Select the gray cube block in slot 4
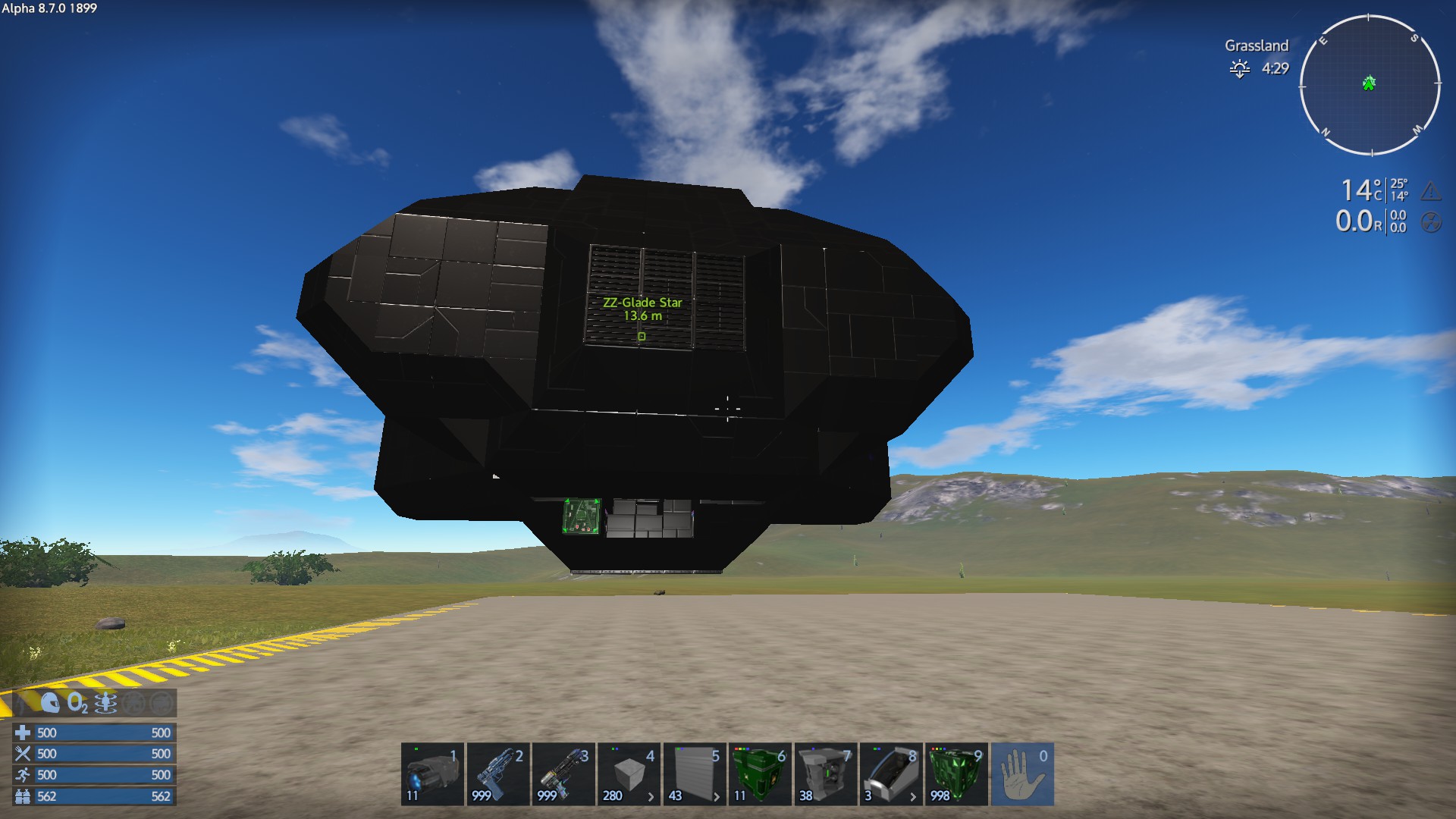Image resolution: width=1456 pixels, height=819 pixels. tap(629, 774)
